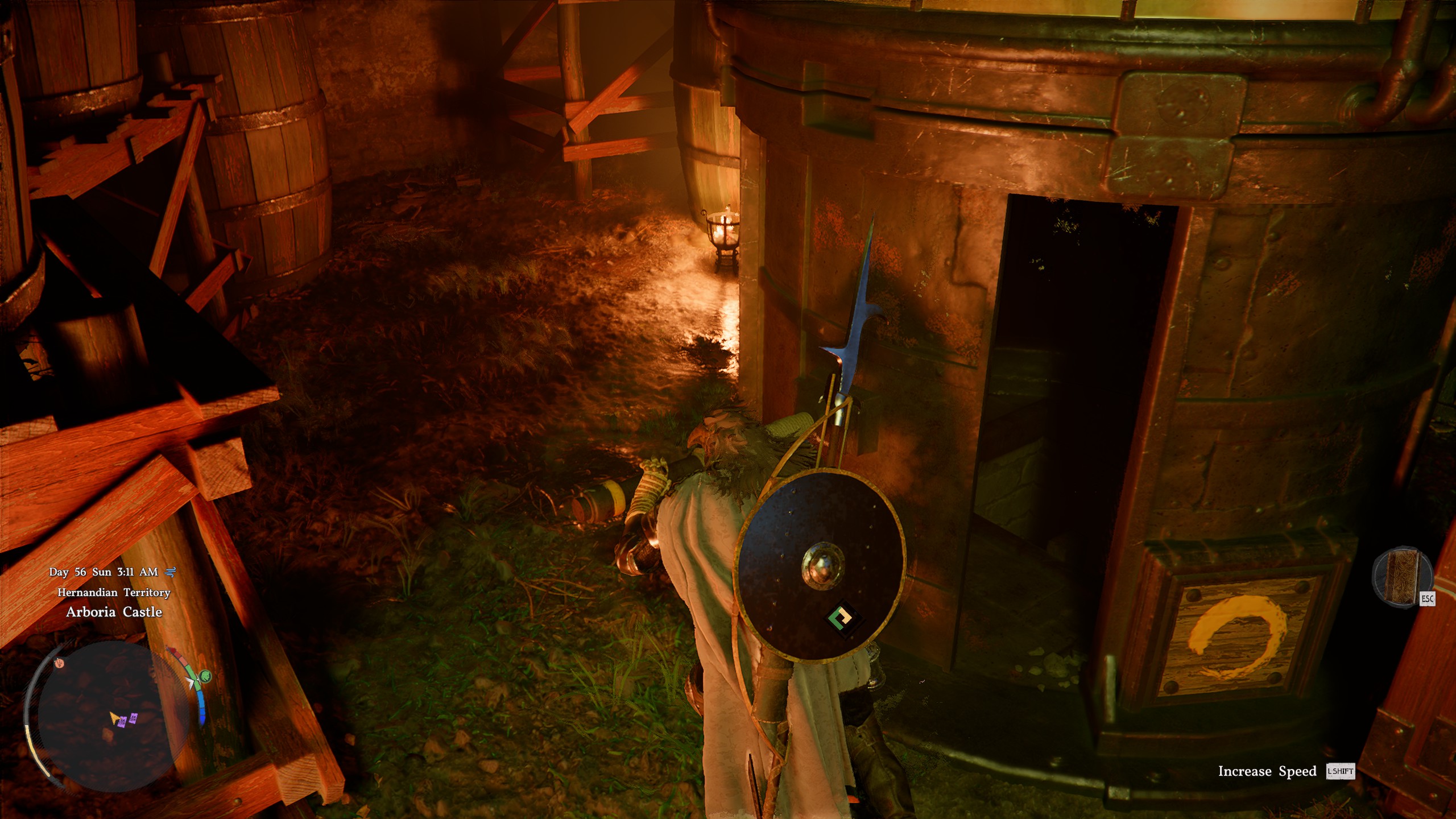Click the orange face icon on minimap edge
Viewport: 1456px width, 819px height.
pyautogui.click(x=59, y=663)
